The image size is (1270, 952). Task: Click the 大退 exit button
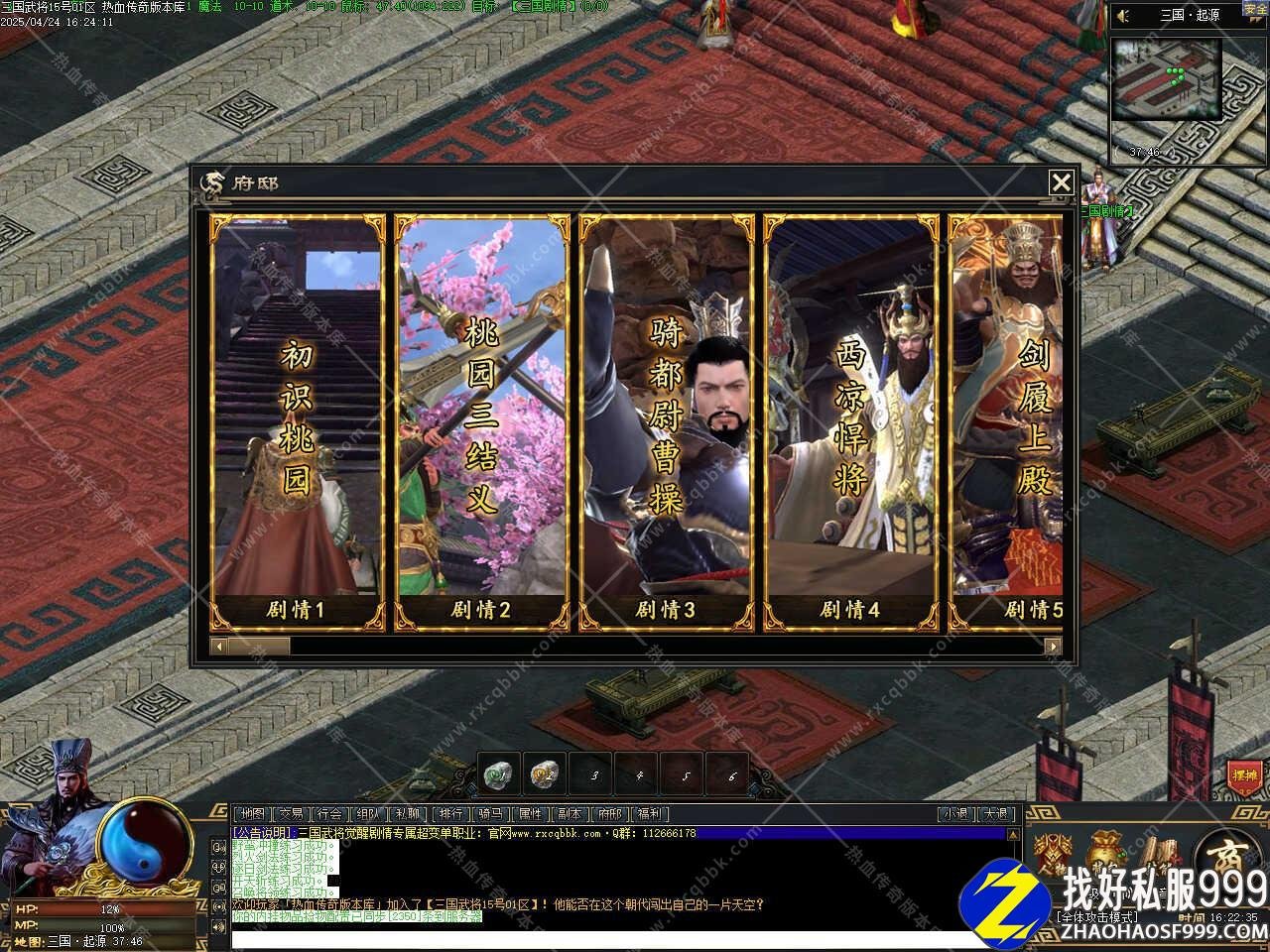click(x=997, y=814)
